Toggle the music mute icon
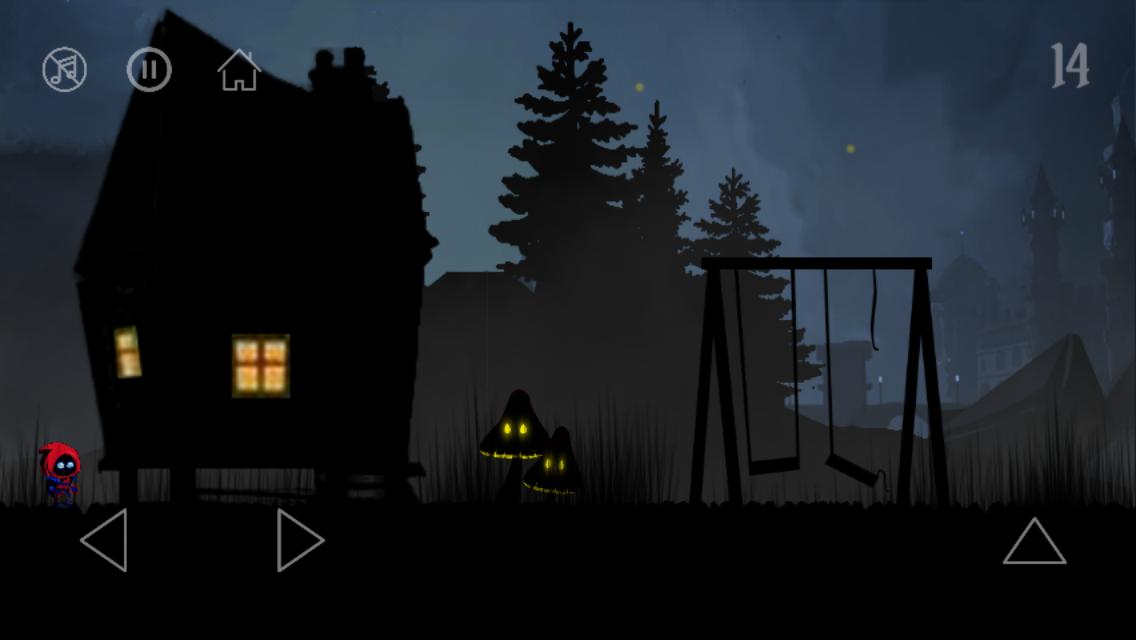The image size is (1136, 640). coord(64,70)
